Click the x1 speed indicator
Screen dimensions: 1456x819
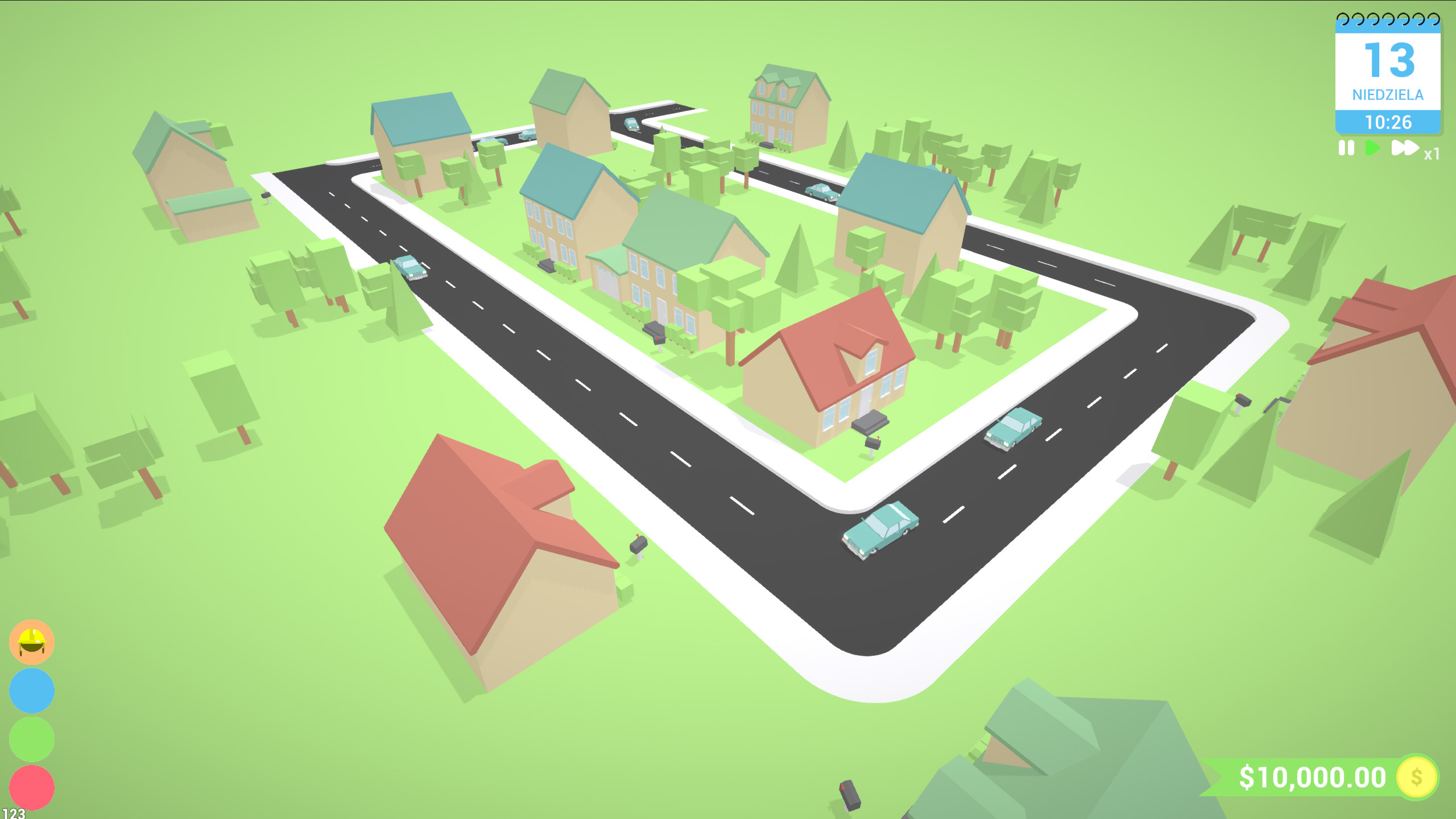pyautogui.click(x=1433, y=154)
